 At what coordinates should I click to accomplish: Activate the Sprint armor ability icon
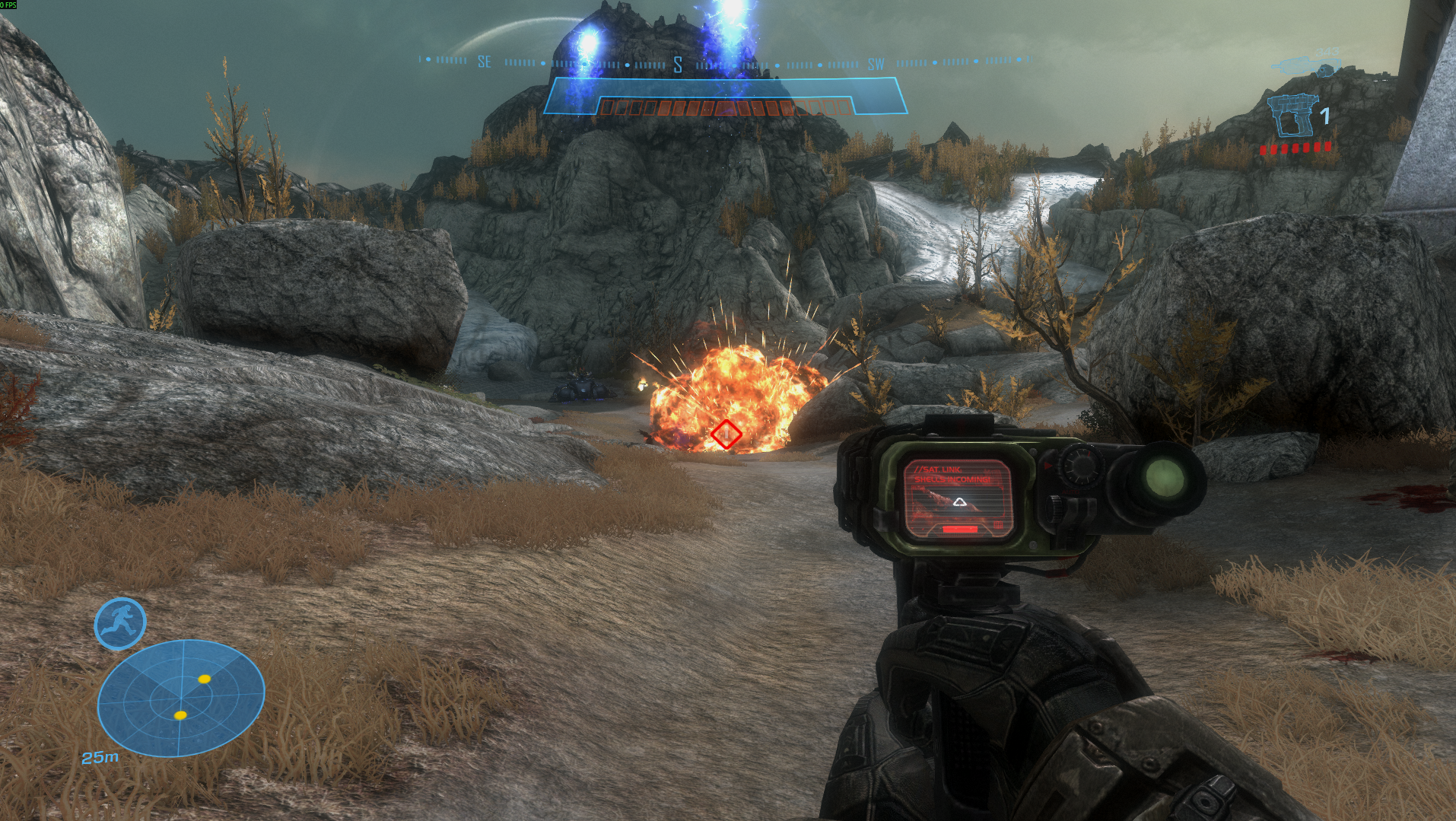[x=120, y=624]
